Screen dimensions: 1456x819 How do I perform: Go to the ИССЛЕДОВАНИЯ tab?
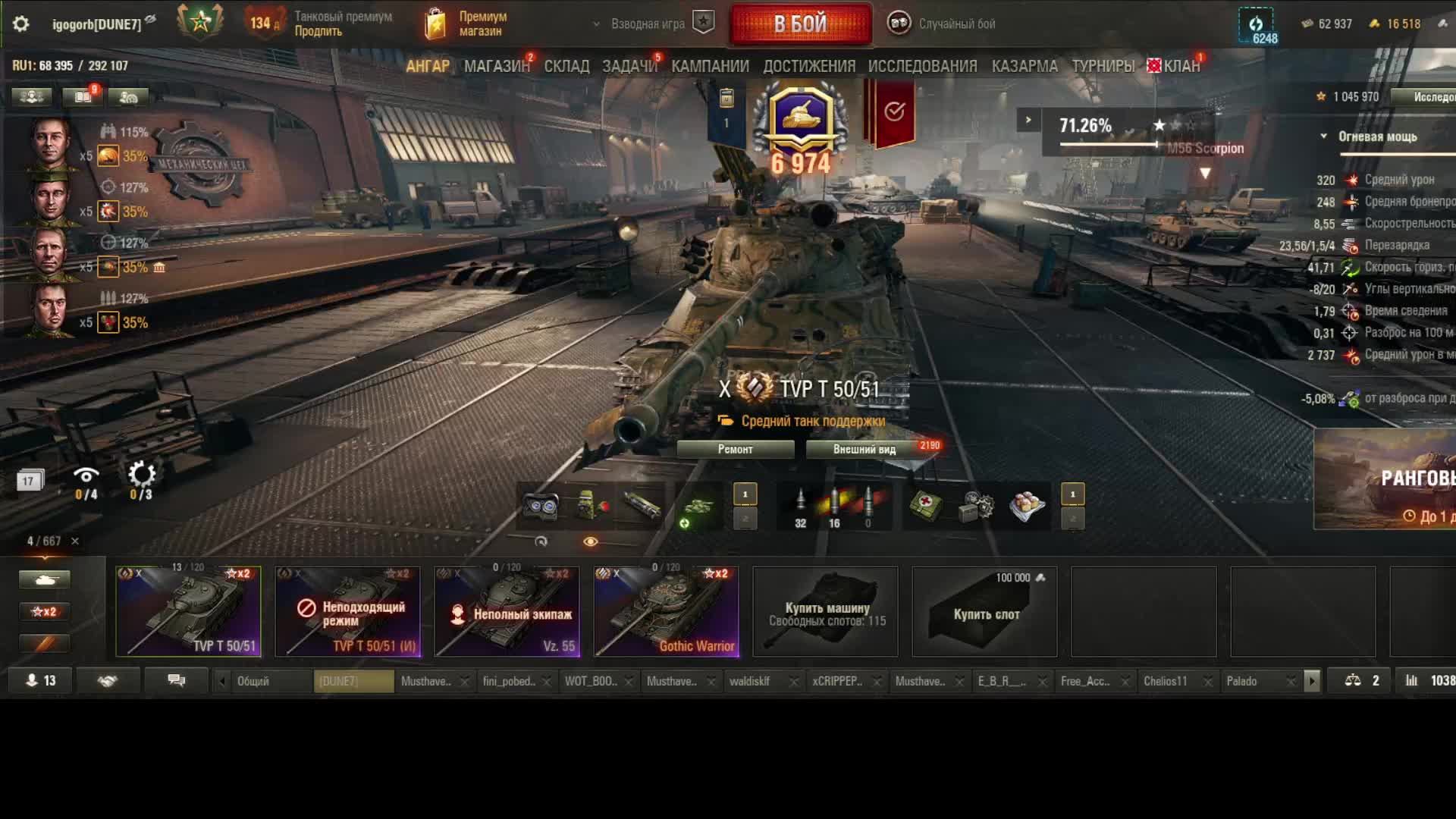pos(922,67)
